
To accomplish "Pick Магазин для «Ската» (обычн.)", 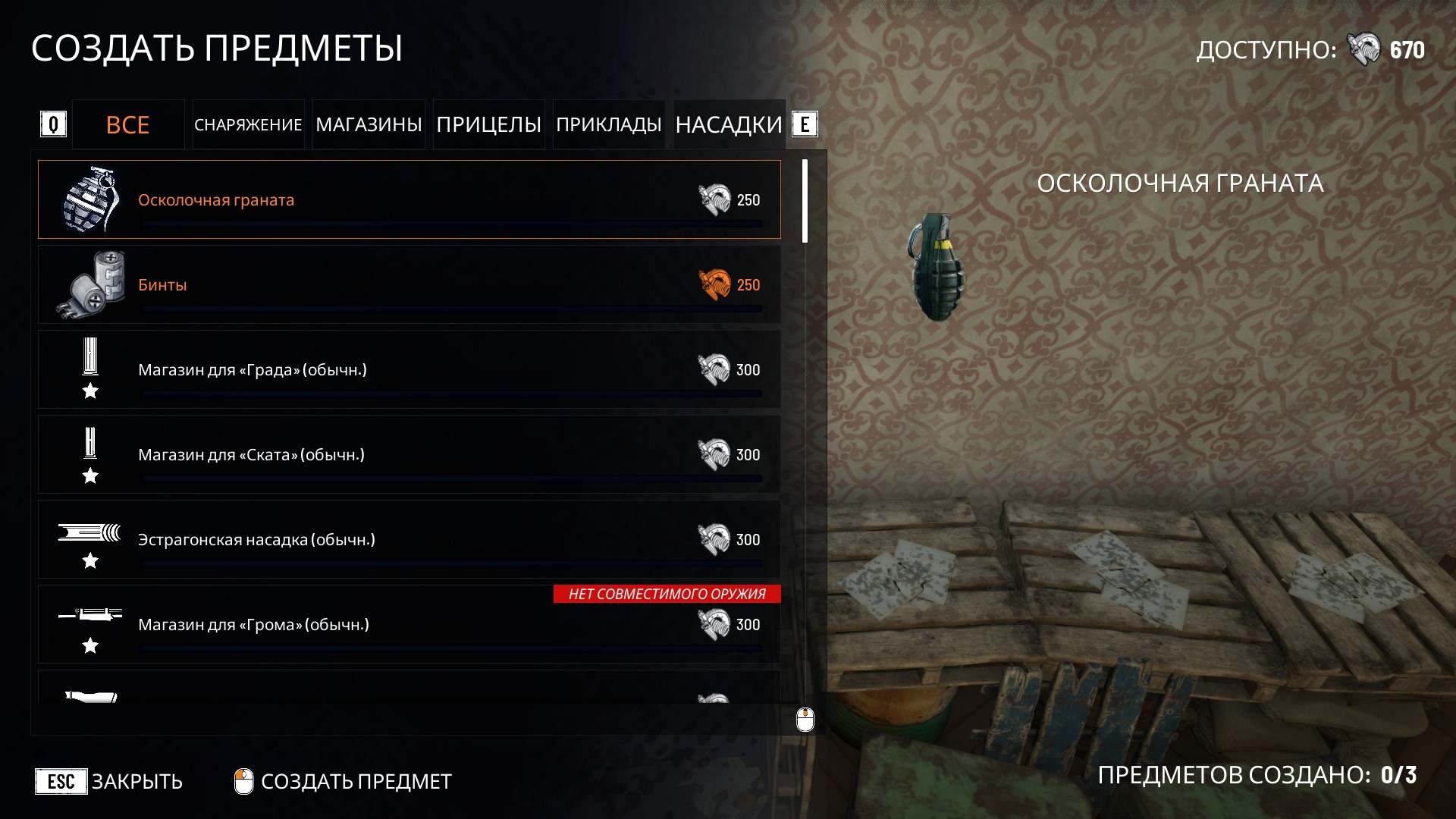I will click(409, 454).
